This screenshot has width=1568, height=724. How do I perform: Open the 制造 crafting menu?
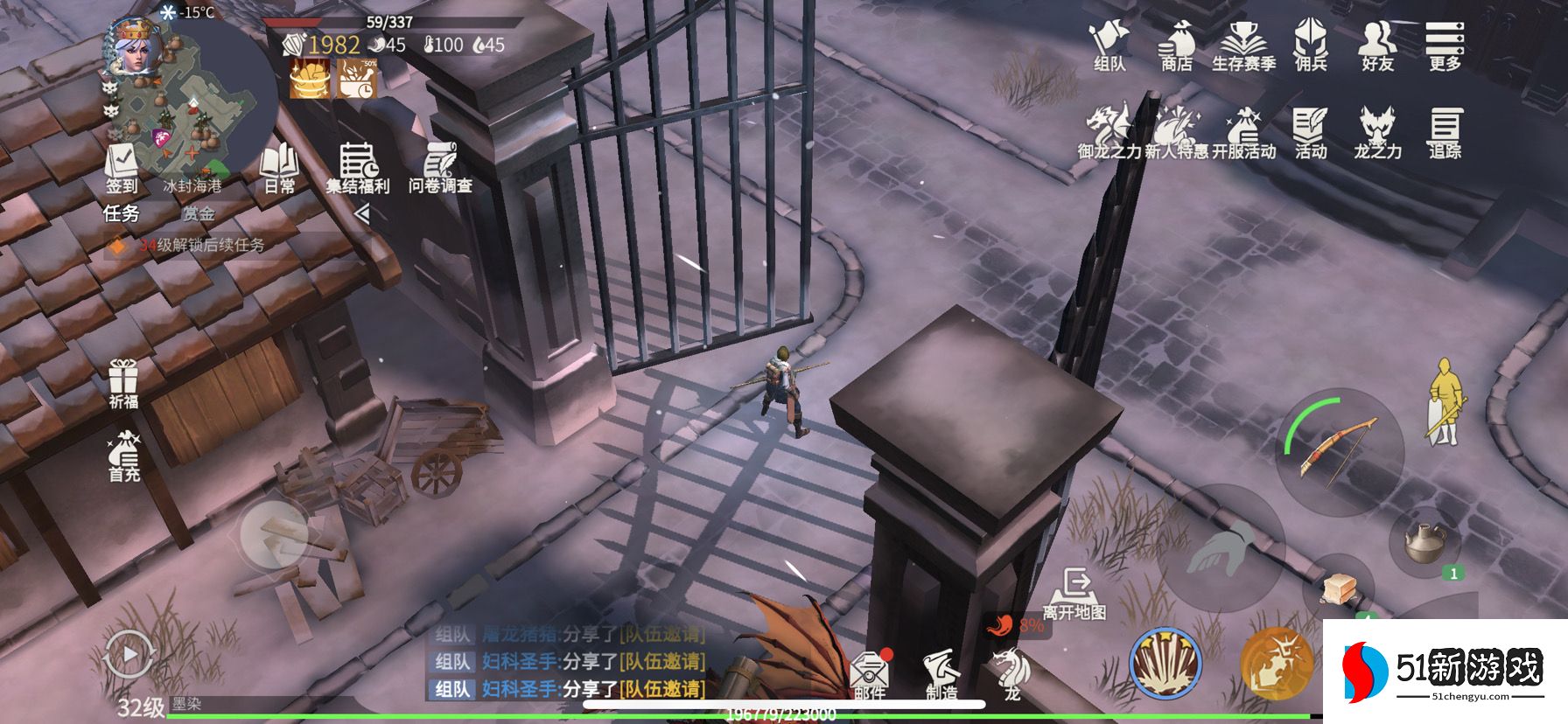pyautogui.click(x=941, y=673)
